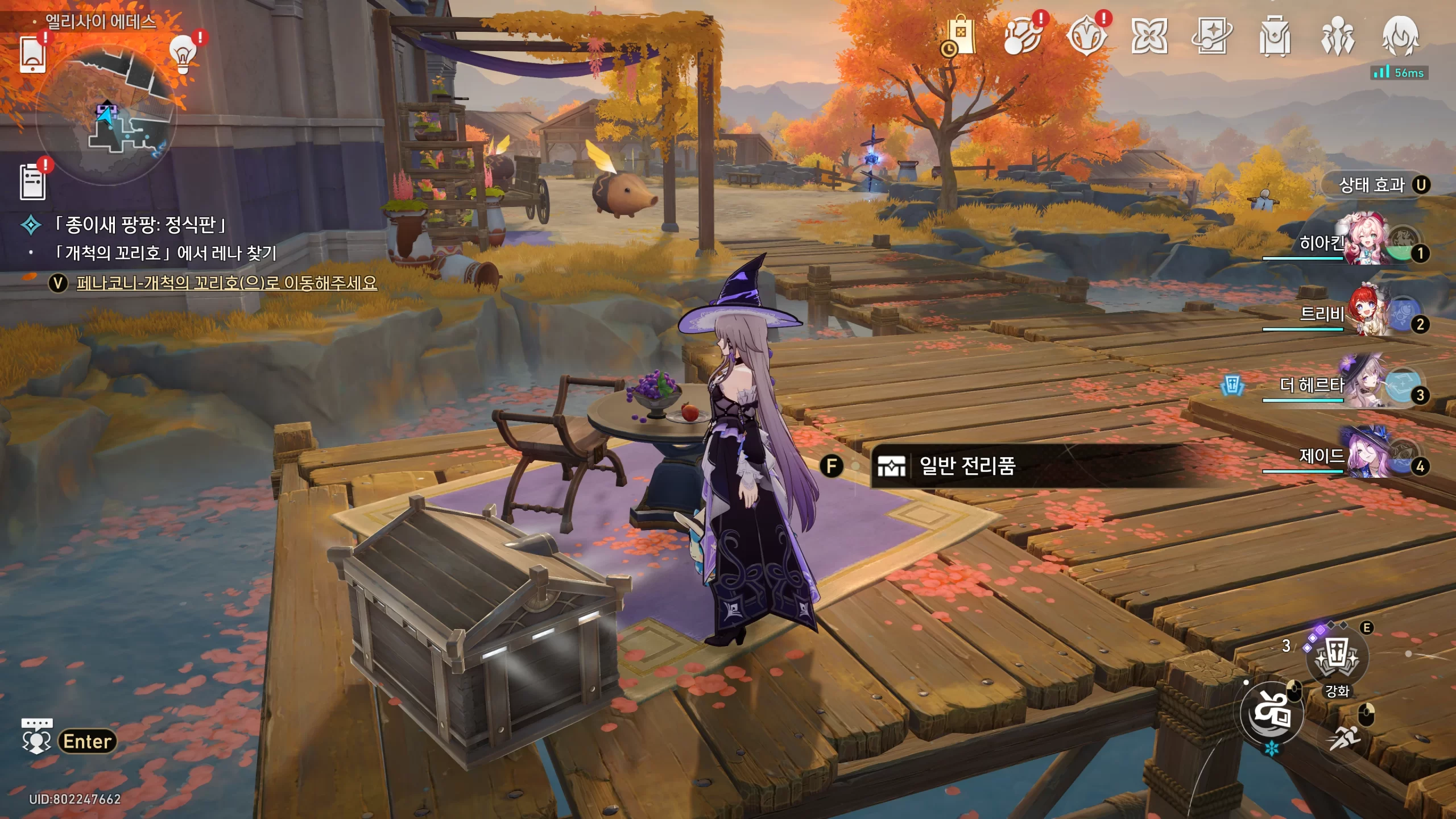Open the team setup icon
The height and width of the screenshot is (819, 1456).
click(1338, 36)
